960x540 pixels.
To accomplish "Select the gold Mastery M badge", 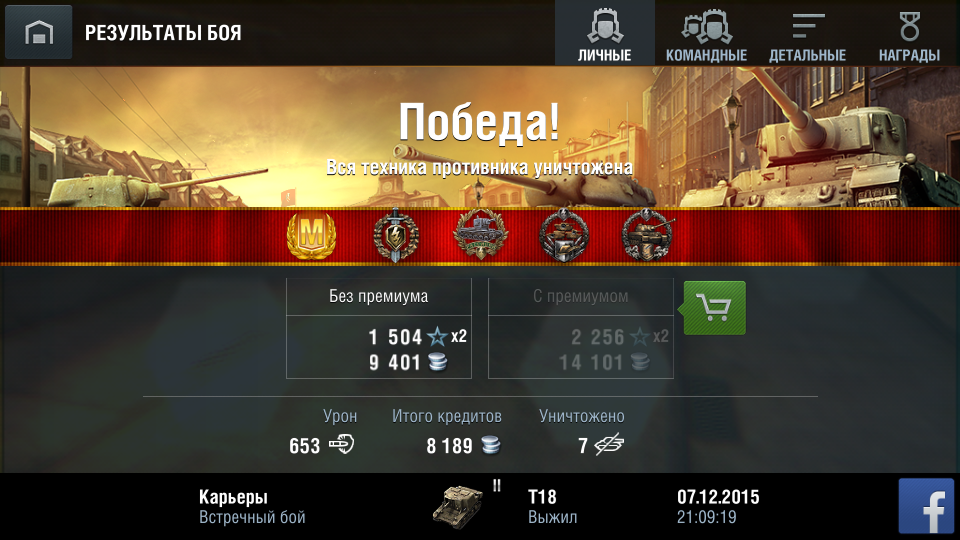I will [311, 236].
